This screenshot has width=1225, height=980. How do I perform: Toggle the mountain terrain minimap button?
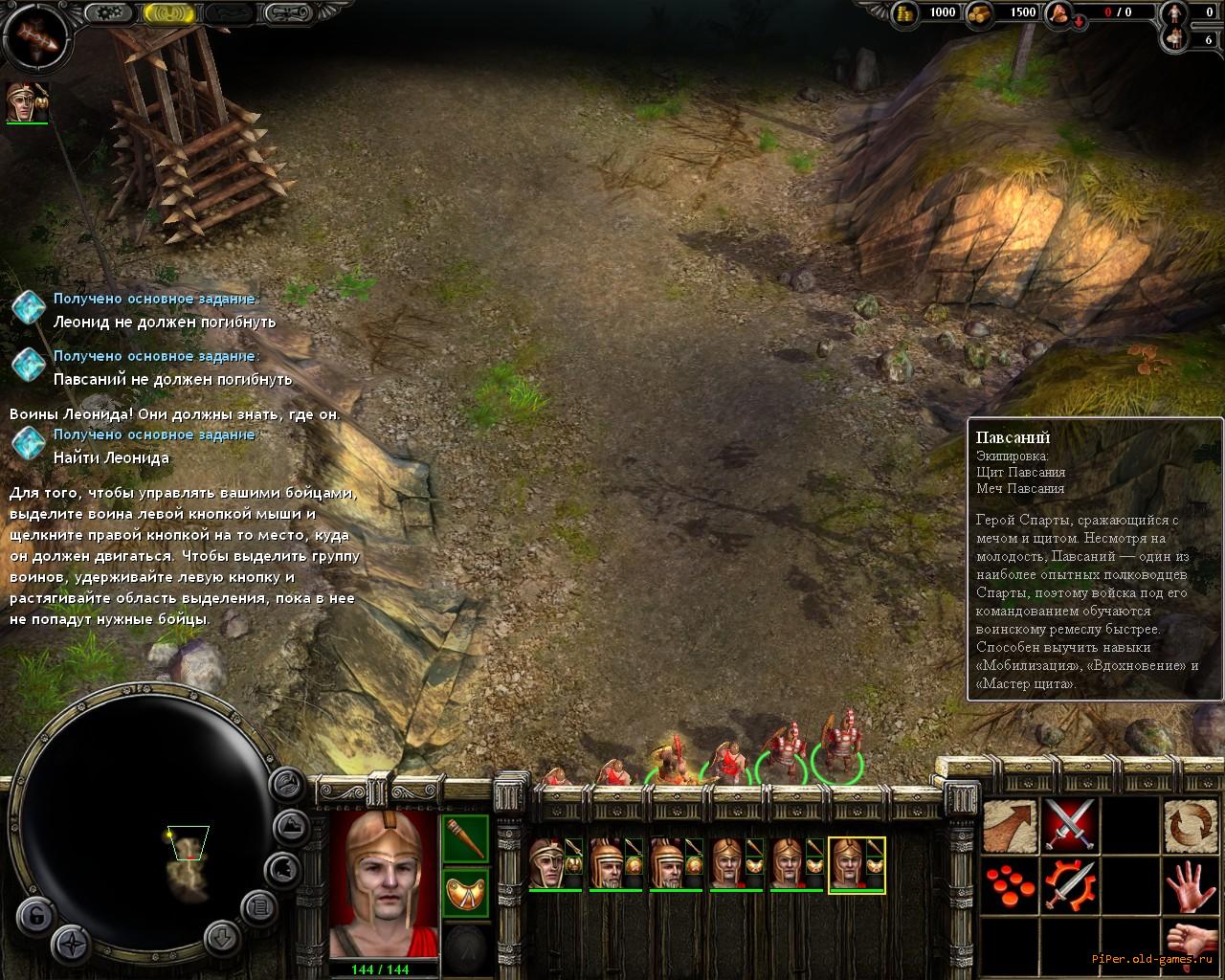click(x=292, y=827)
